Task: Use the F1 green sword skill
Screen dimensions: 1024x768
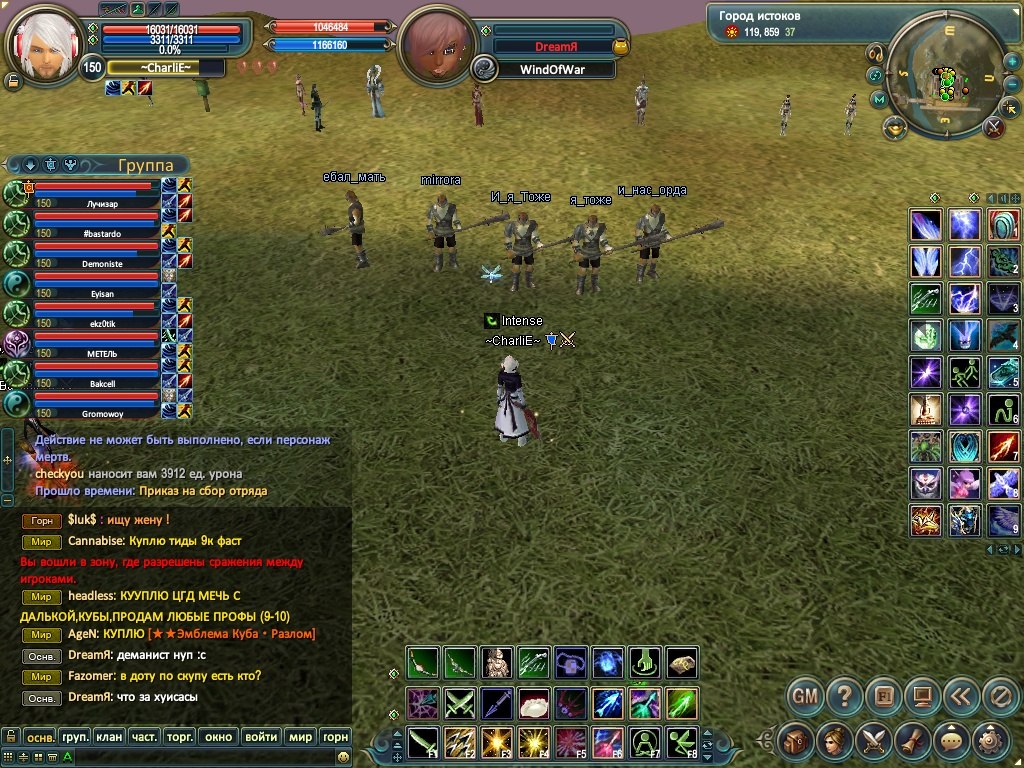Action: [422, 742]
